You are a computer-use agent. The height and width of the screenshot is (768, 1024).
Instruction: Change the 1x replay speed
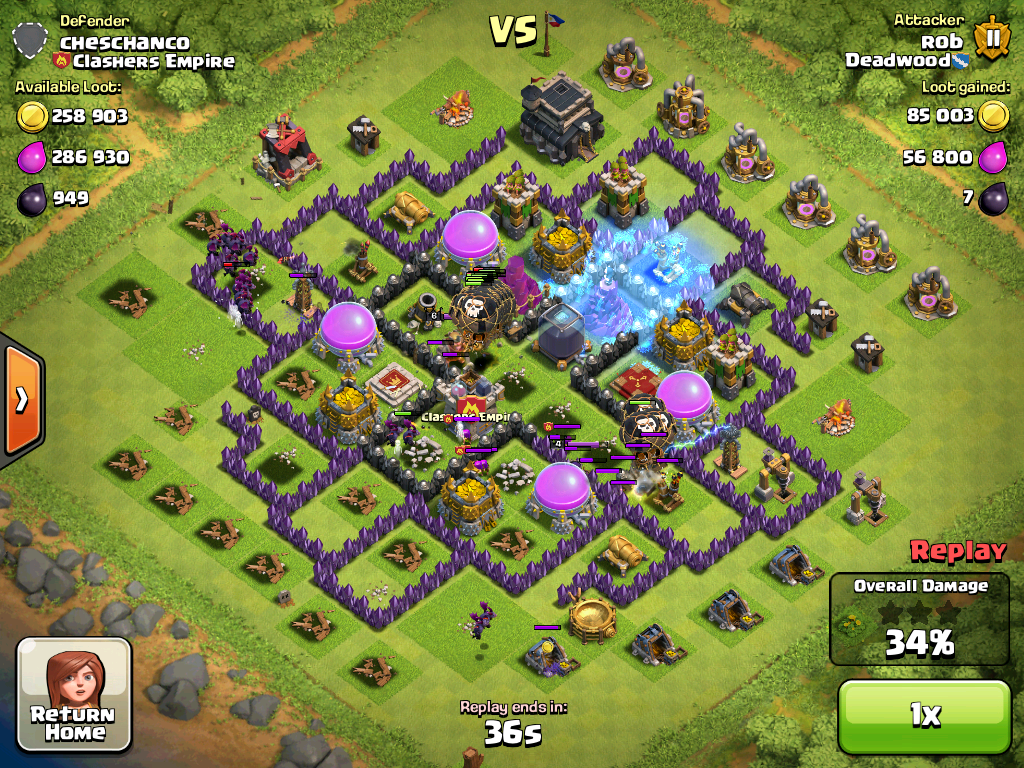[x=924, y=715]
